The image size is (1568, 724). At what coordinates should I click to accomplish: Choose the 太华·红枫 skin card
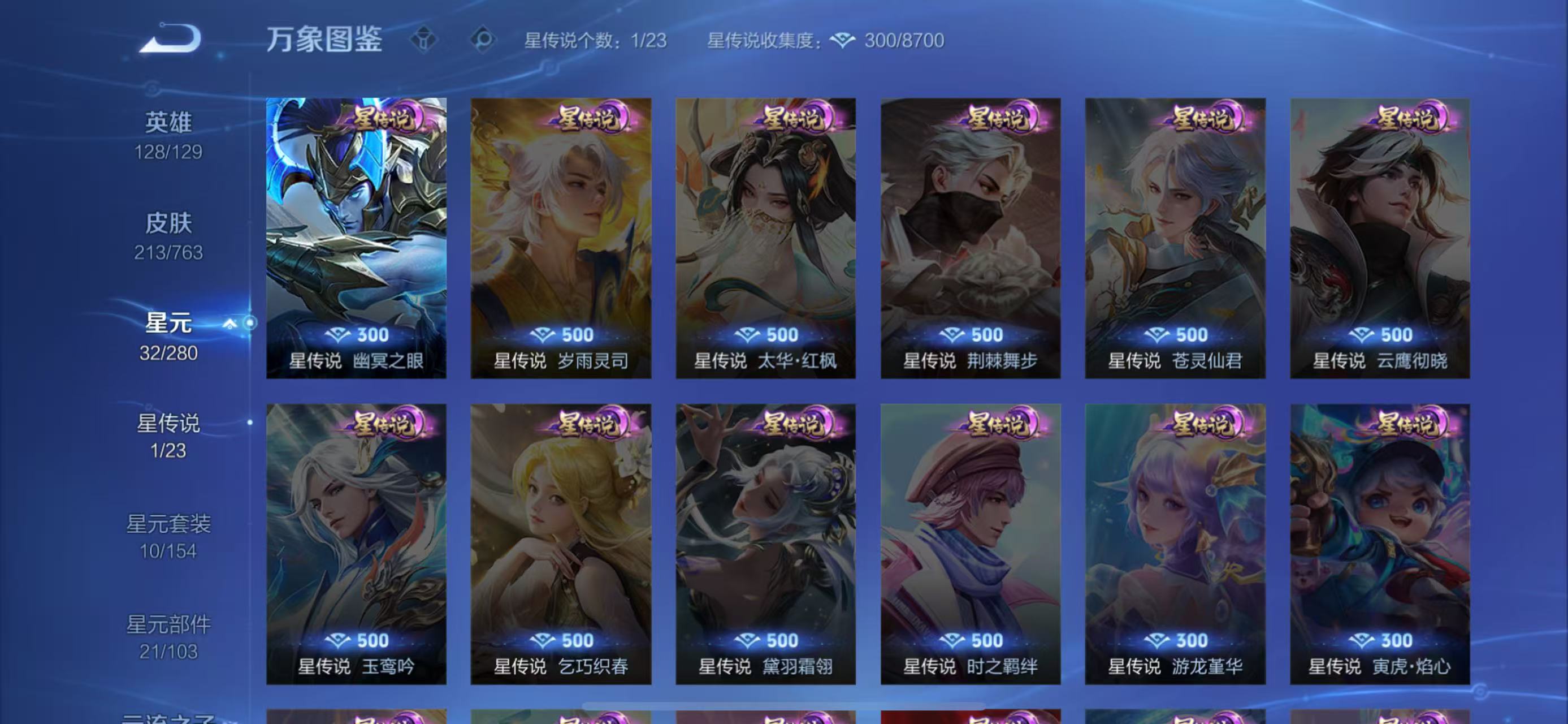(x=765, y=238)
